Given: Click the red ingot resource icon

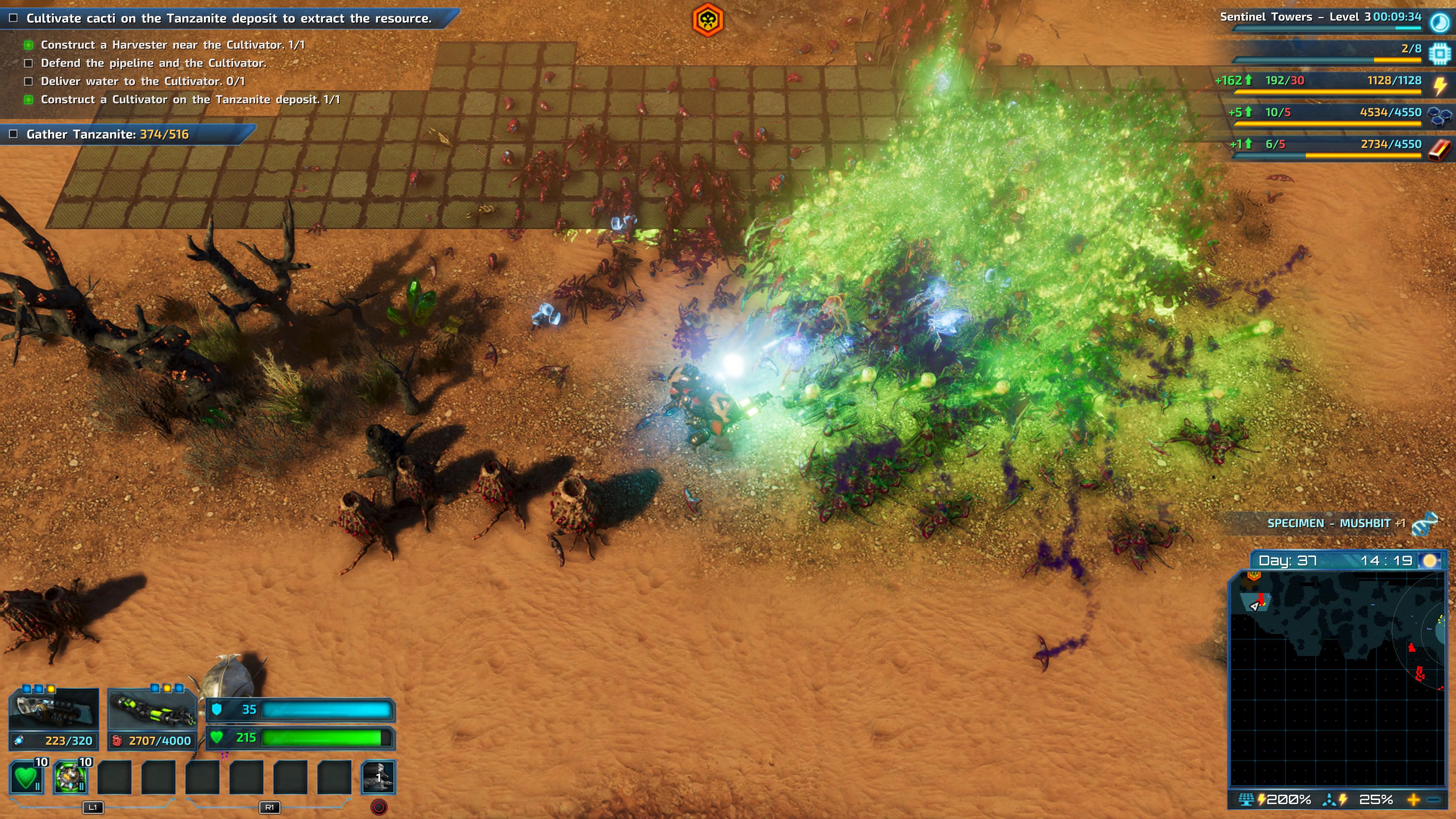Looking at the screenshot, I should pyautogui.click(x=1439, y=149).
